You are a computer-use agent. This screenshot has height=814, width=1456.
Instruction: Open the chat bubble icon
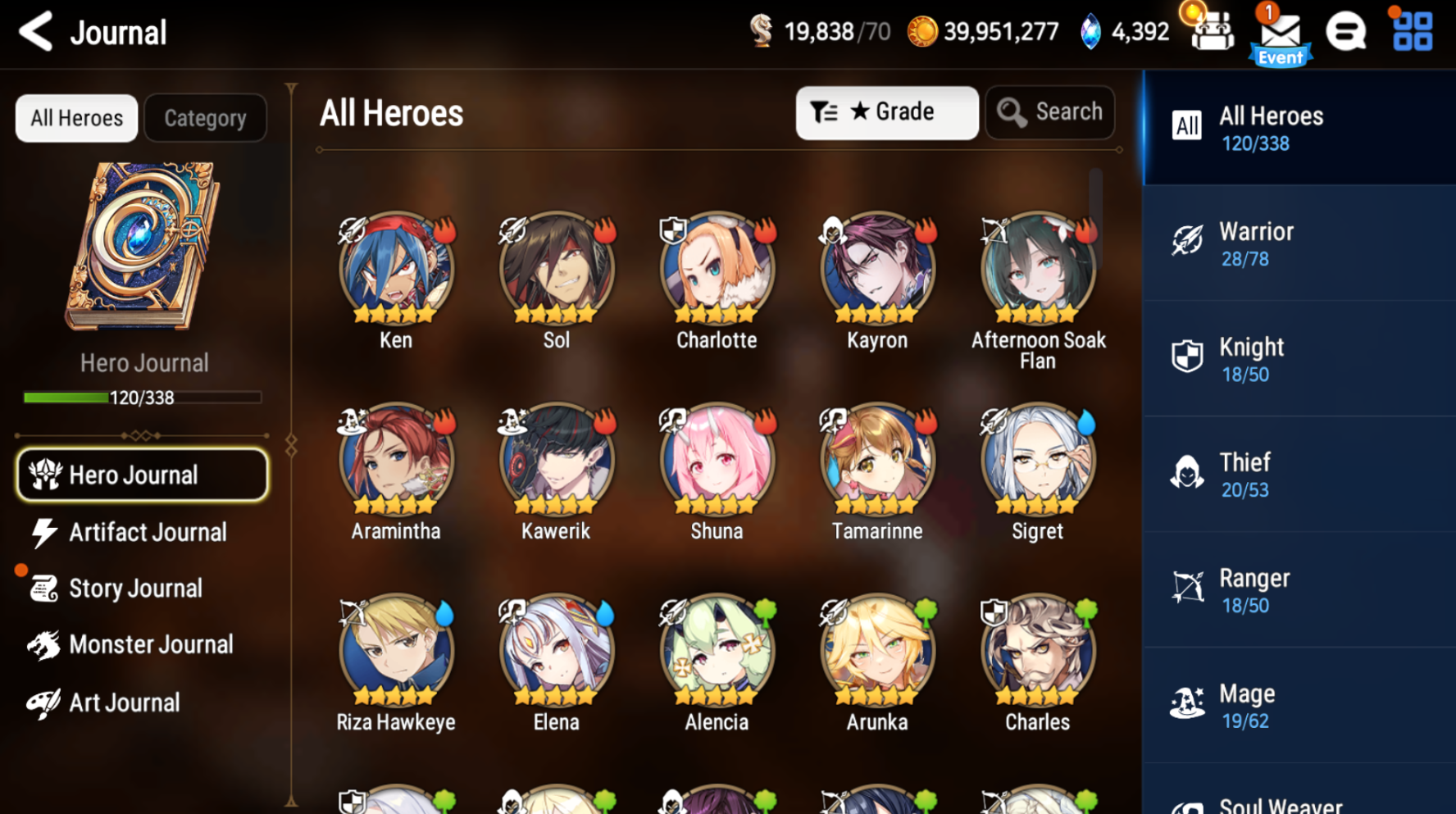[1345, 32]
